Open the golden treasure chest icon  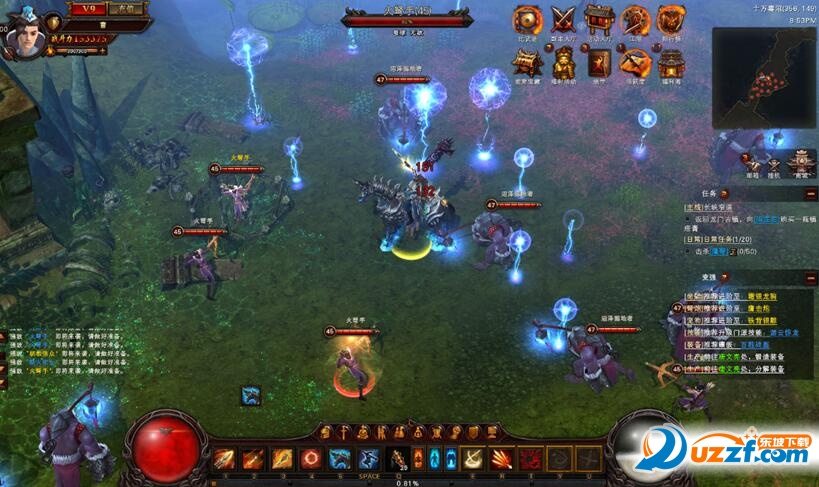click(x=527, y=63)
